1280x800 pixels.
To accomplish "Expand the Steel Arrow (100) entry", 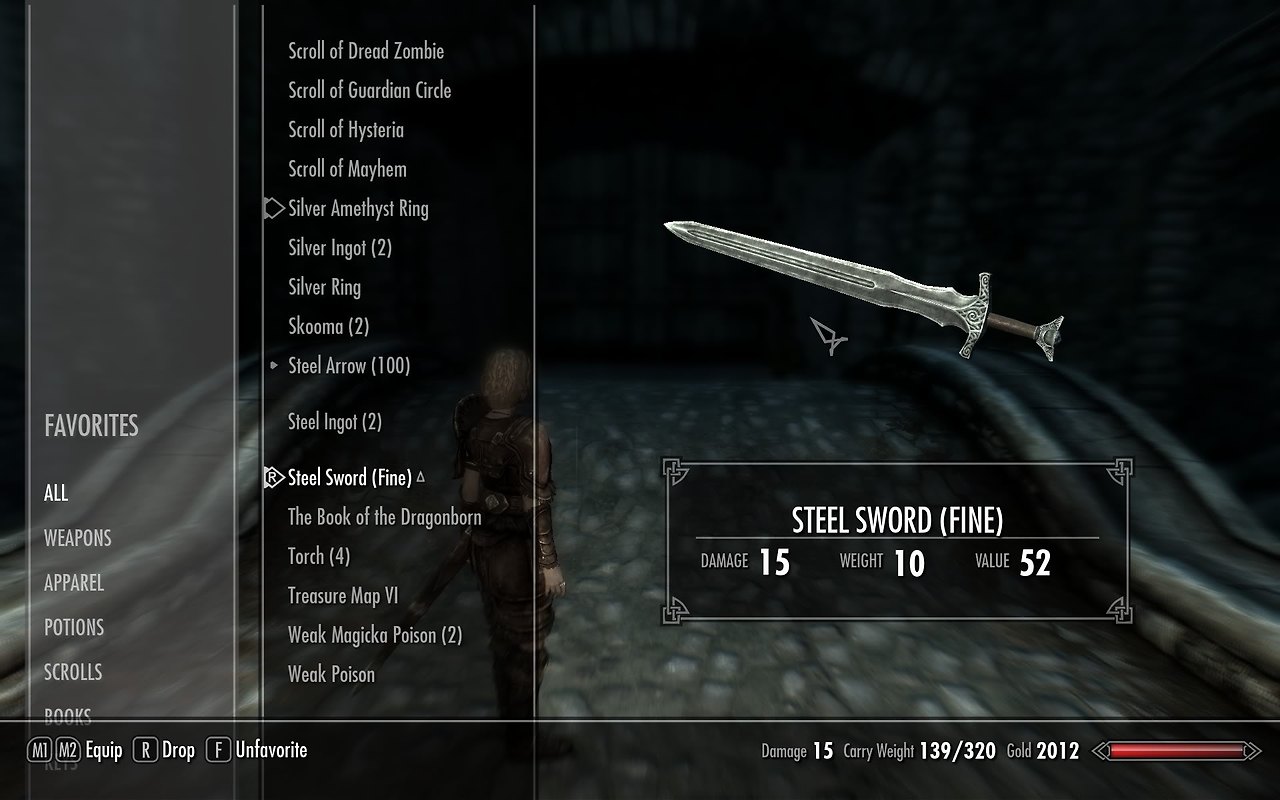I will pos(348,366).
